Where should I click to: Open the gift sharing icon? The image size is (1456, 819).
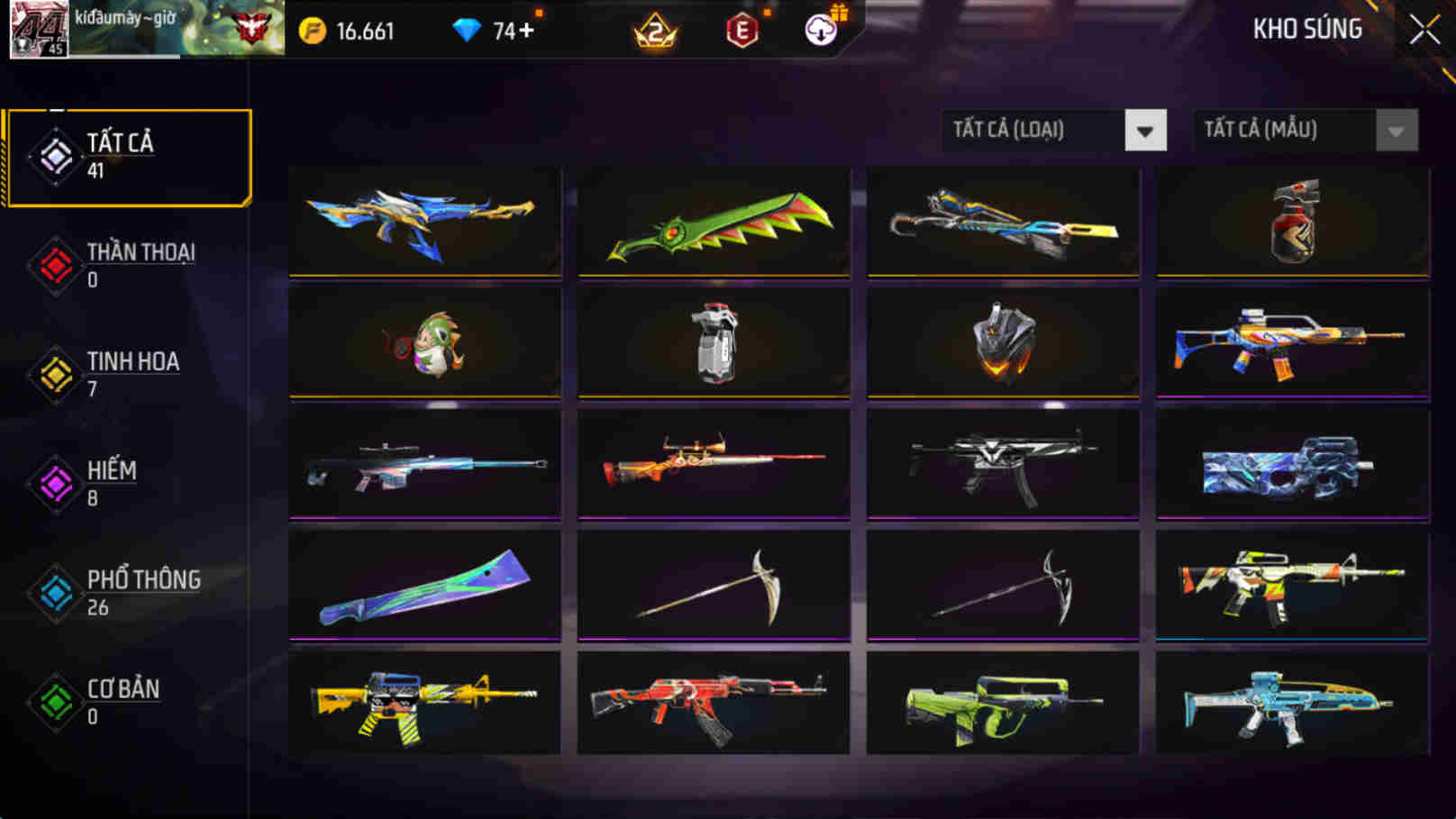(x=822, y=30)
